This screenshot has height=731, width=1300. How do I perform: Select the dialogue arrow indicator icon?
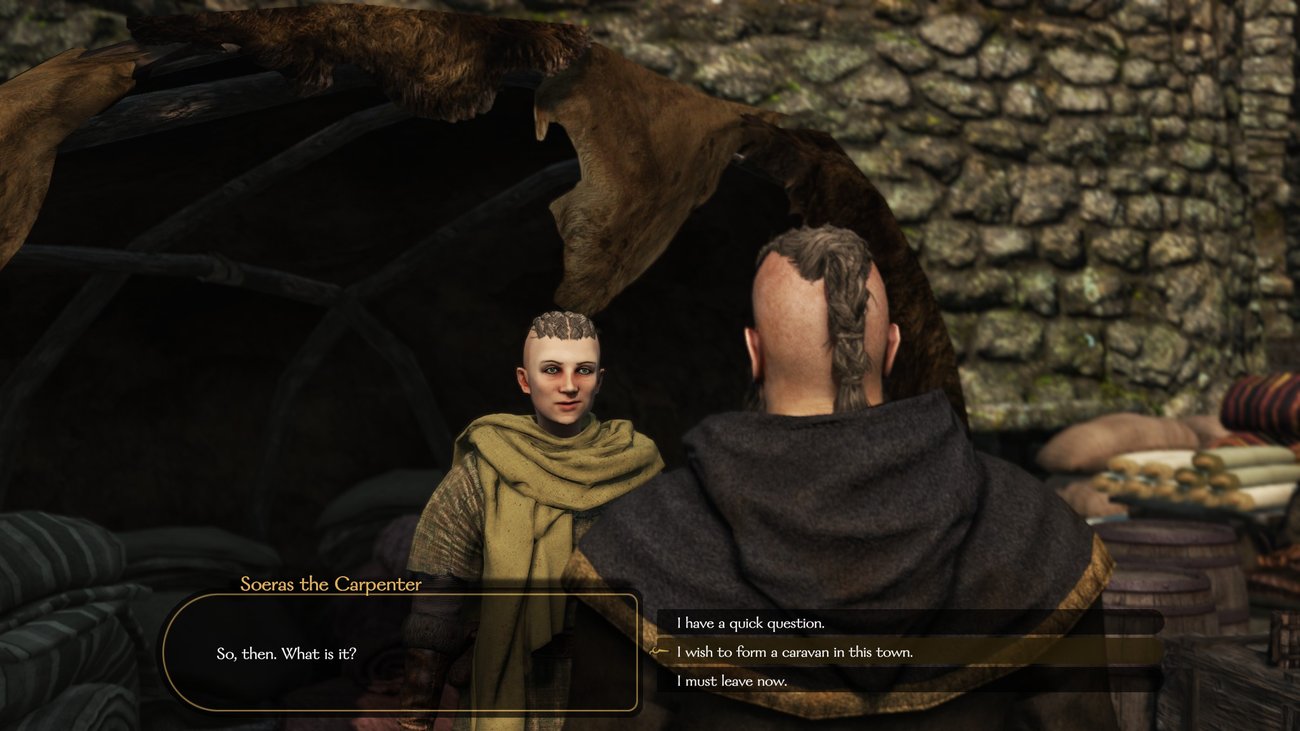pos(659,651)
